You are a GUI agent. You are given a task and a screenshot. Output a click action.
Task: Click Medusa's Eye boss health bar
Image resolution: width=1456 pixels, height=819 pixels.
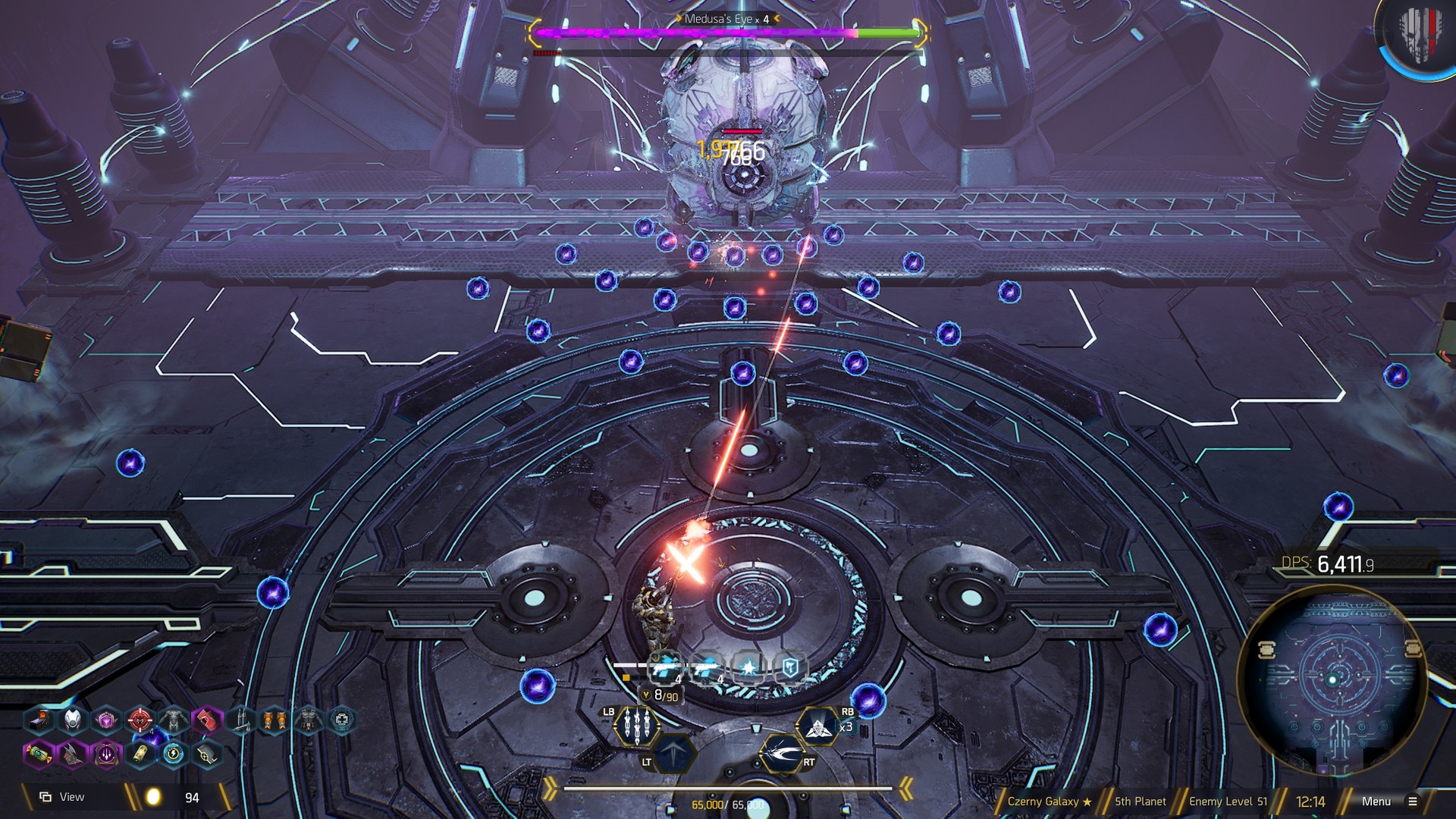724,33
